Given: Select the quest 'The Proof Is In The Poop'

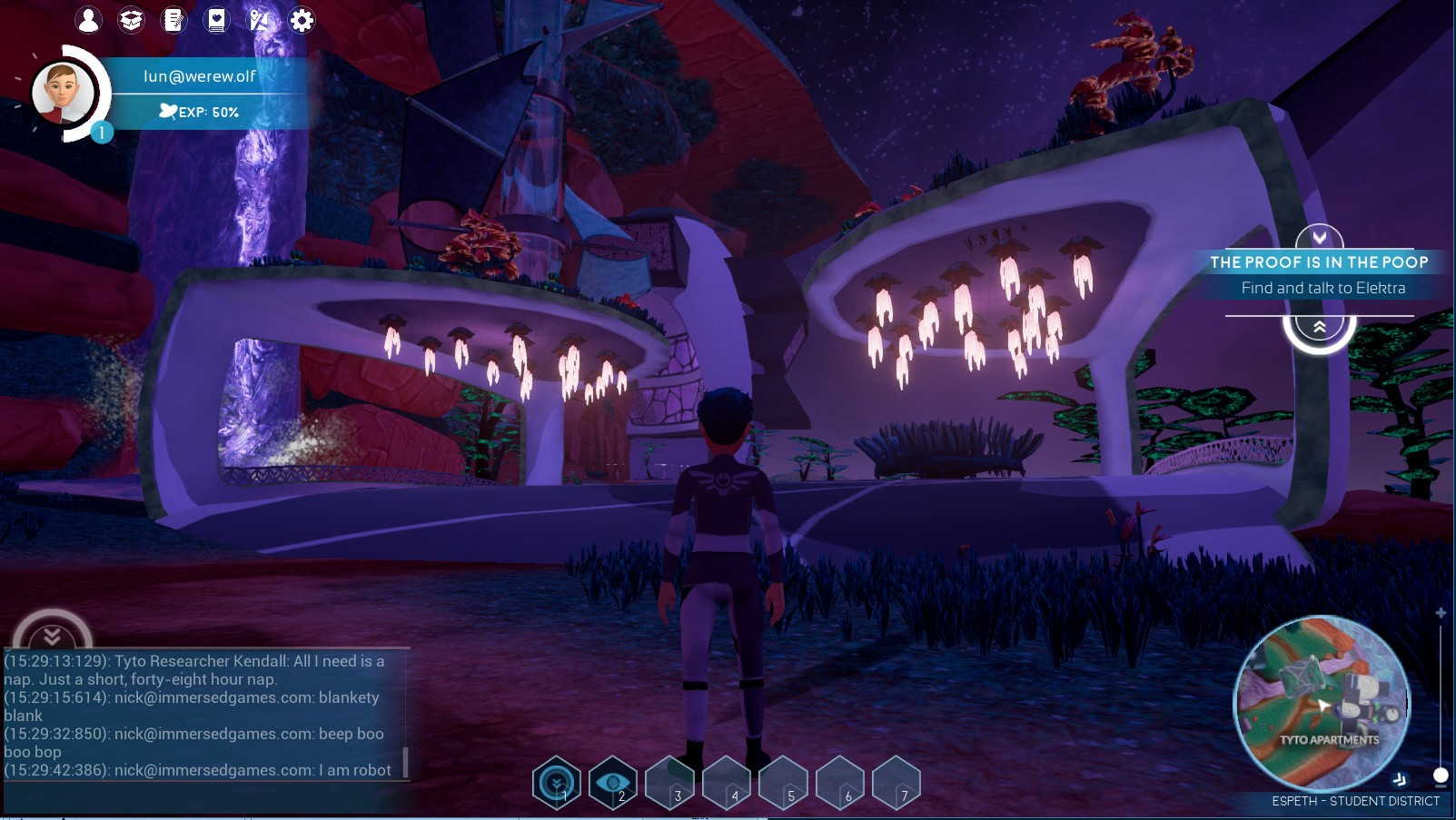Looking at the screenshot, I should (x=1318, y=262).
